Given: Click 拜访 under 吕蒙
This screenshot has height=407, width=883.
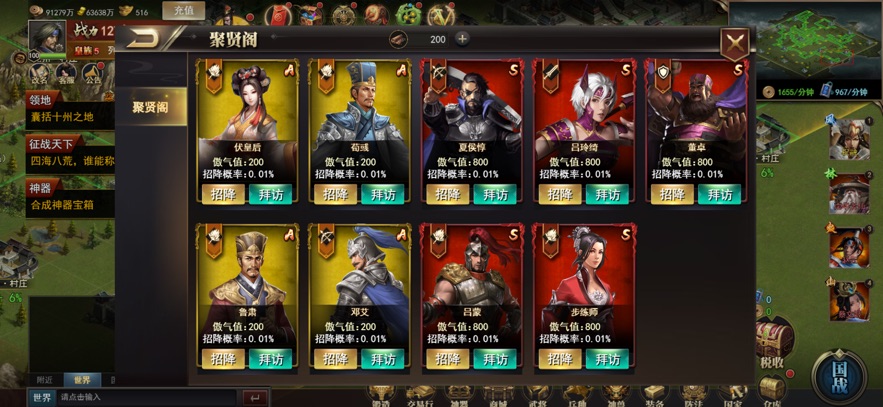Looking at the screenshot, I should 496,359.
